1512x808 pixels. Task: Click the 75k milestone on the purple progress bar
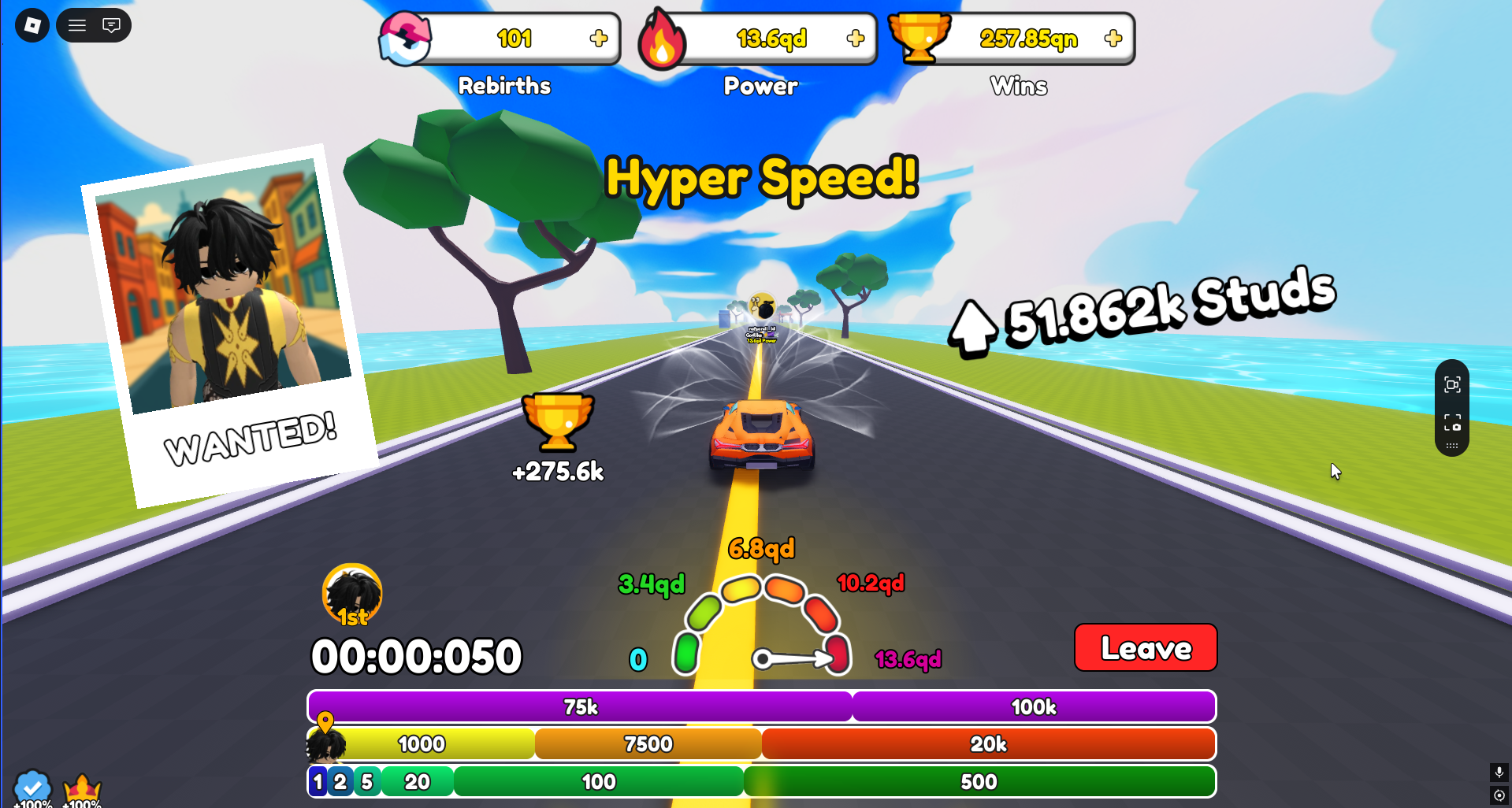click(x=579, y=706)
